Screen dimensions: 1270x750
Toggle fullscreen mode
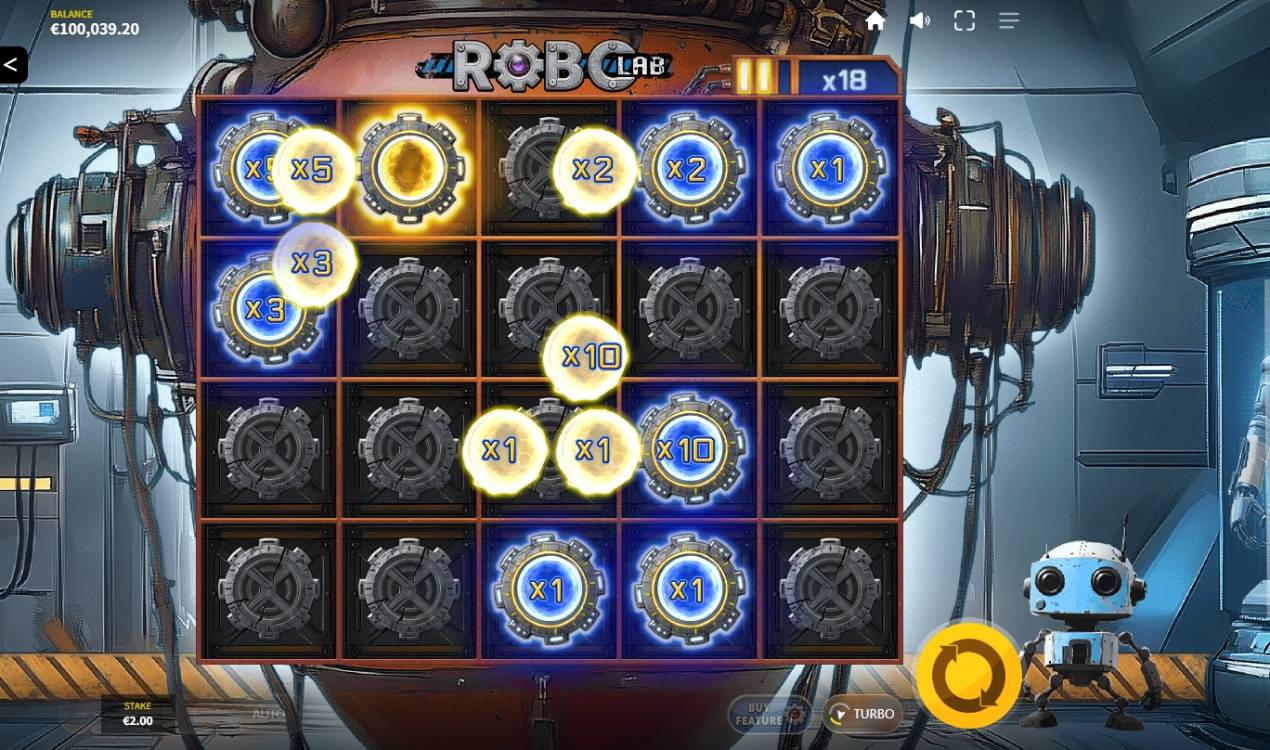pyautogui.click(x=964, y=21)
